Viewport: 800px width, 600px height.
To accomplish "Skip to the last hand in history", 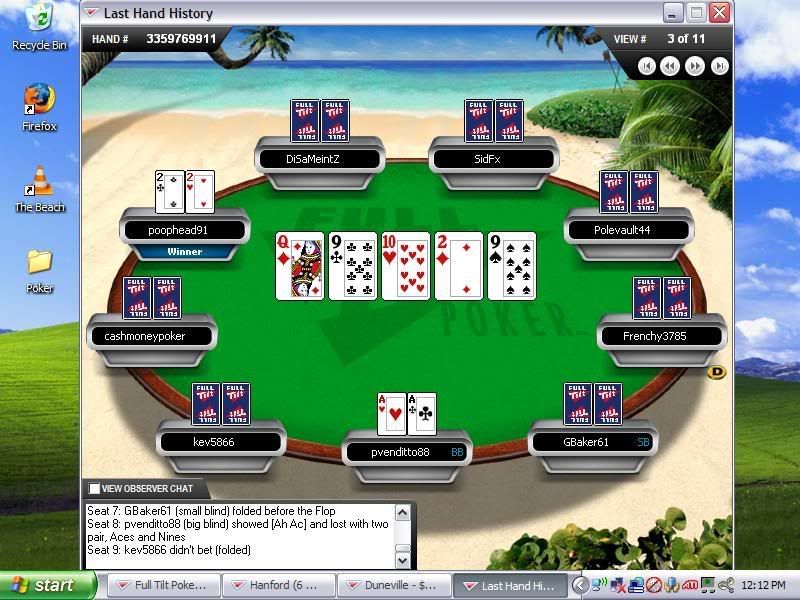I will click(x=718, y=66).
